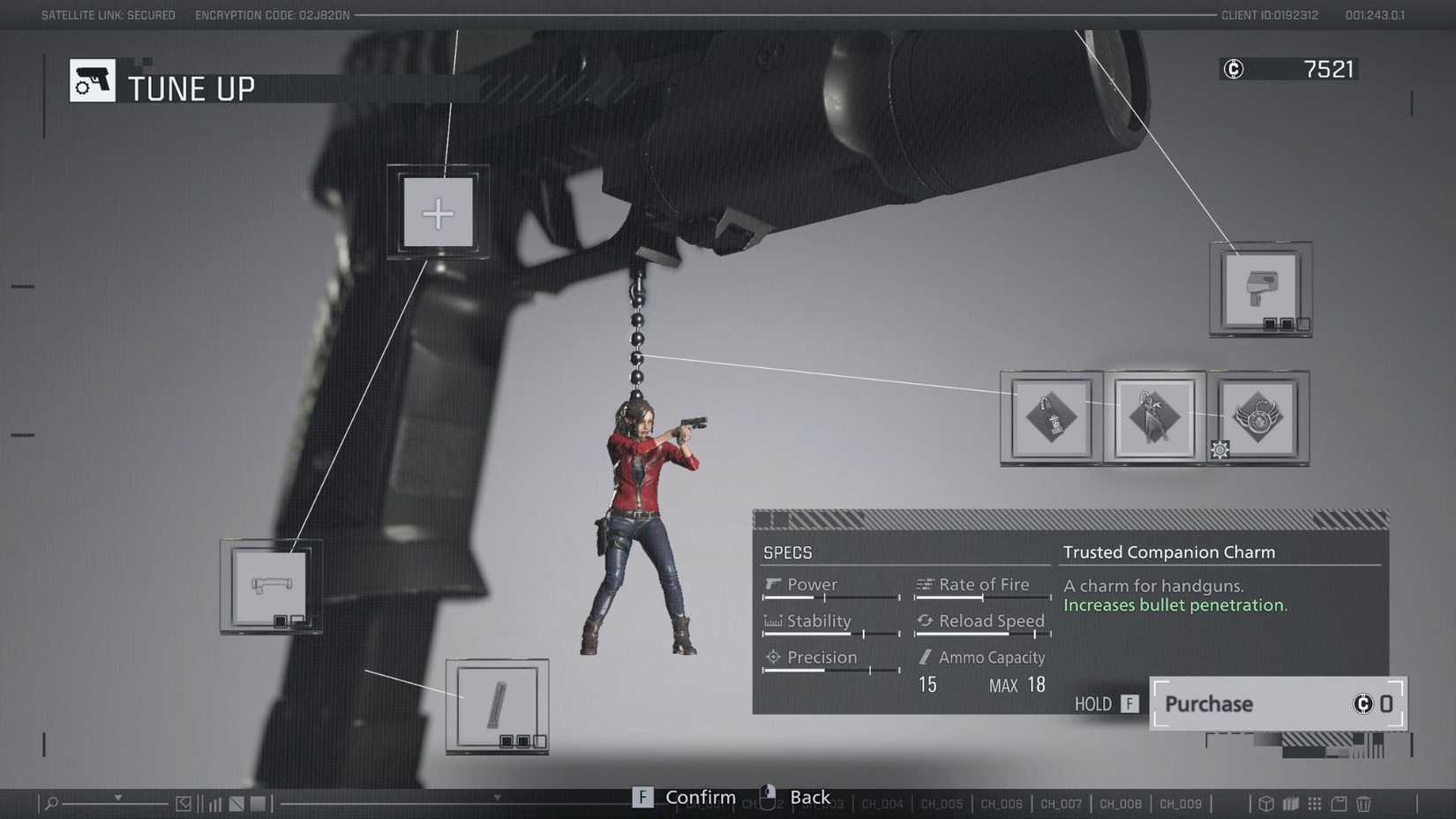Open the trash bin icon in the status bar
This screenshot has height=819, width=1456.
[1362, 804]
